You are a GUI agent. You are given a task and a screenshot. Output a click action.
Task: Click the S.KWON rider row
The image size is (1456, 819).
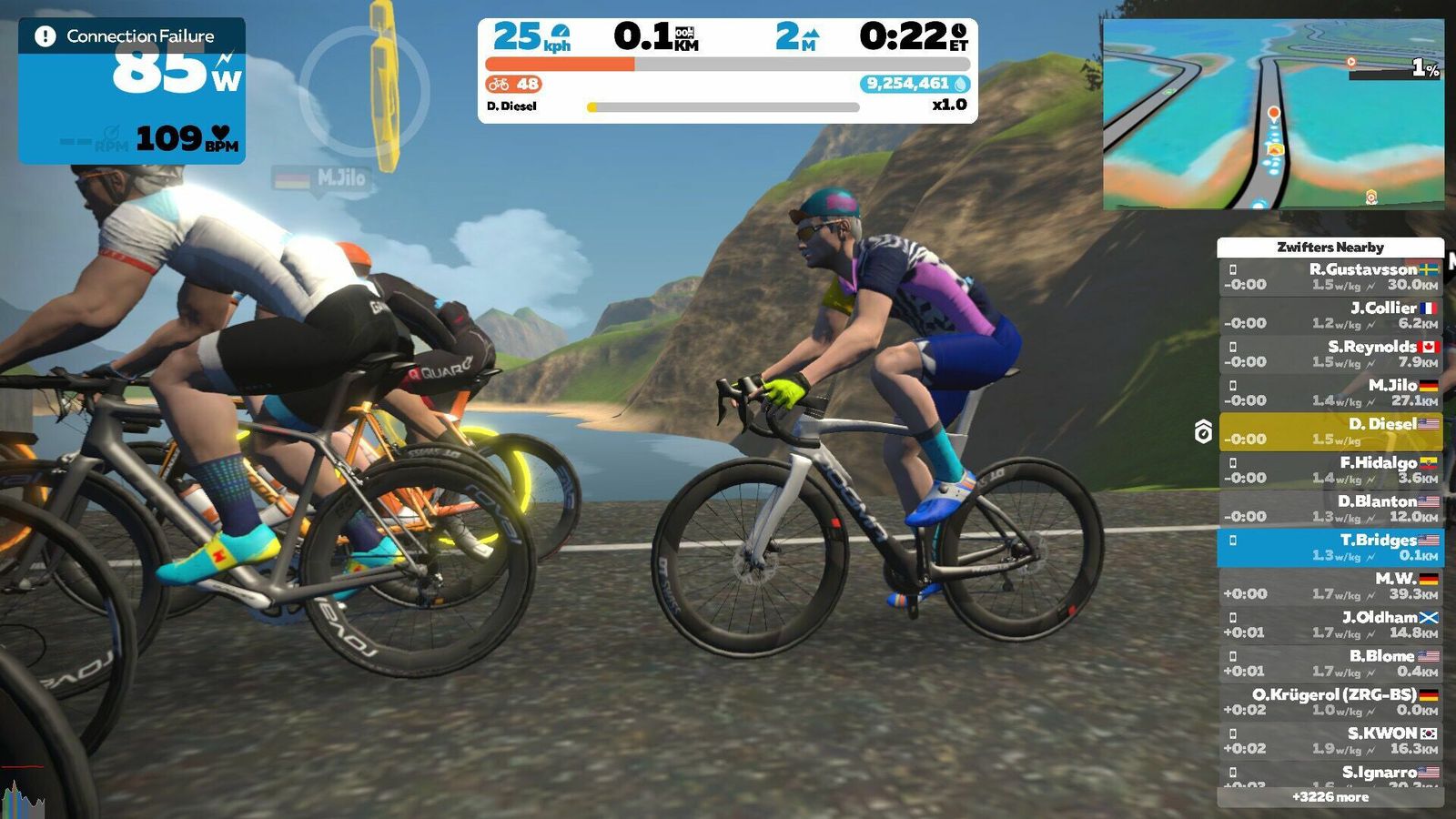click(x=1330, y=741)
